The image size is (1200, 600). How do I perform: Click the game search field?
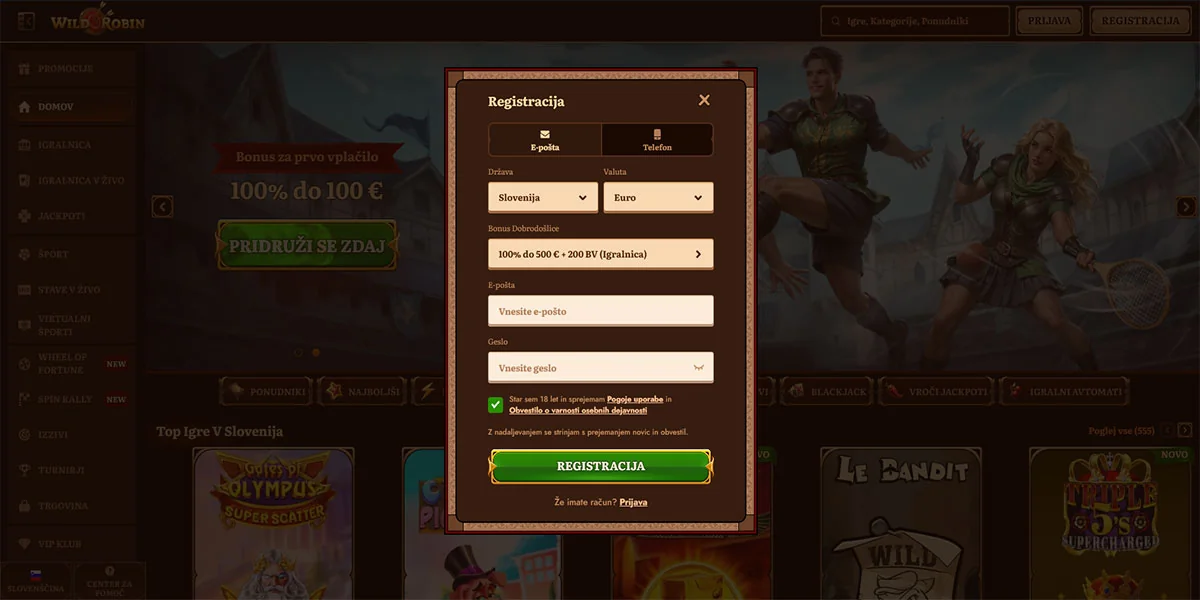pyautogui.click(x=915, y=21)
